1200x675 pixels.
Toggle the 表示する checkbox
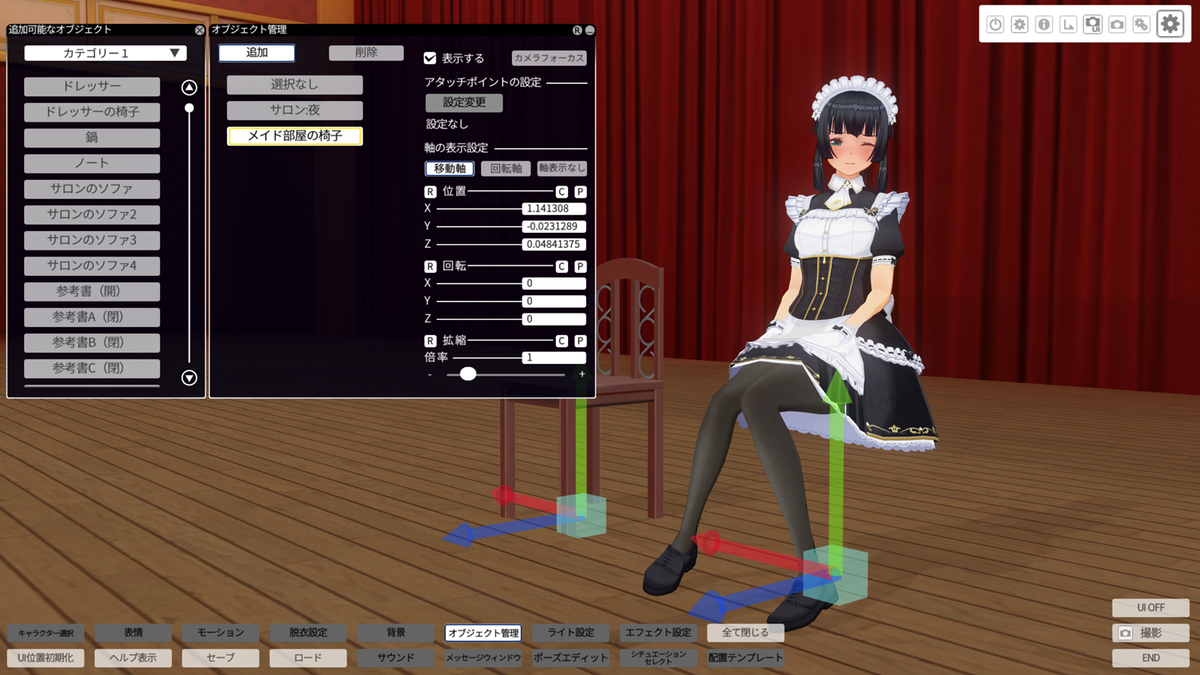[x=430, y=58]
